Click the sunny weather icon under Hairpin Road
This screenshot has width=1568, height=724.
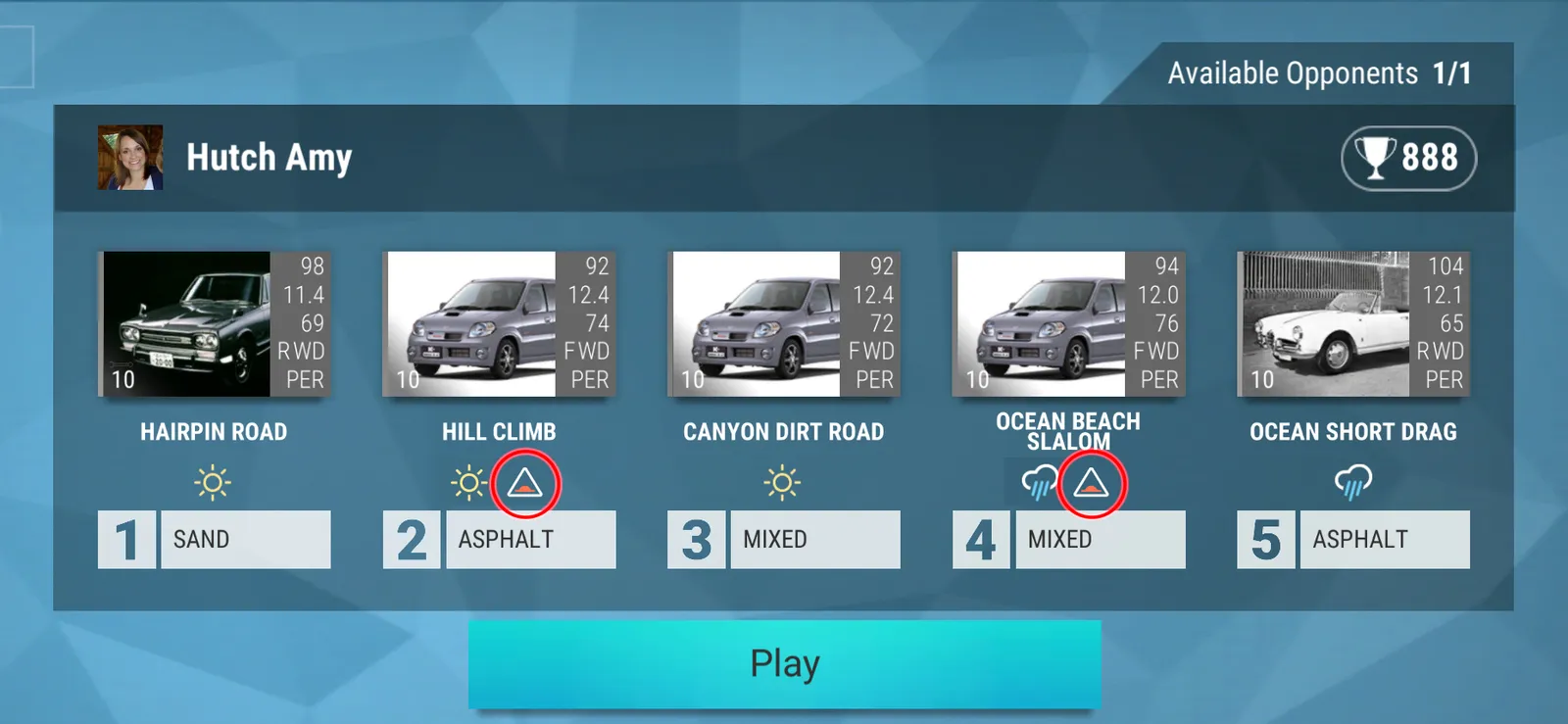213,483
